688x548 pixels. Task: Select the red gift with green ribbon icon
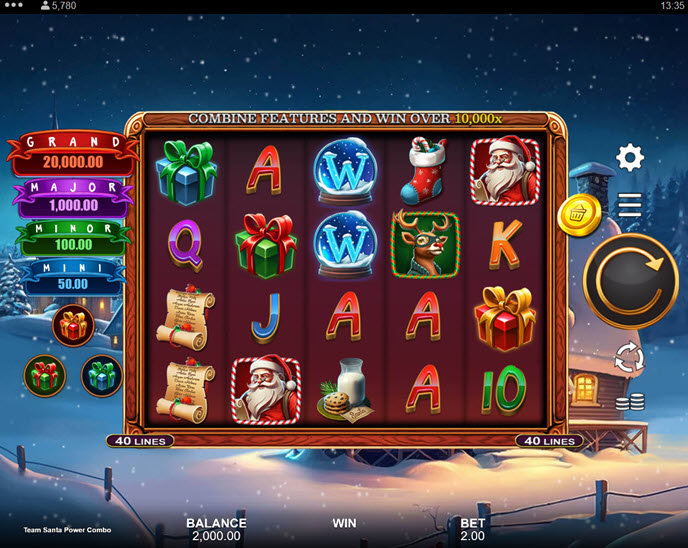[x=44, y=375]
